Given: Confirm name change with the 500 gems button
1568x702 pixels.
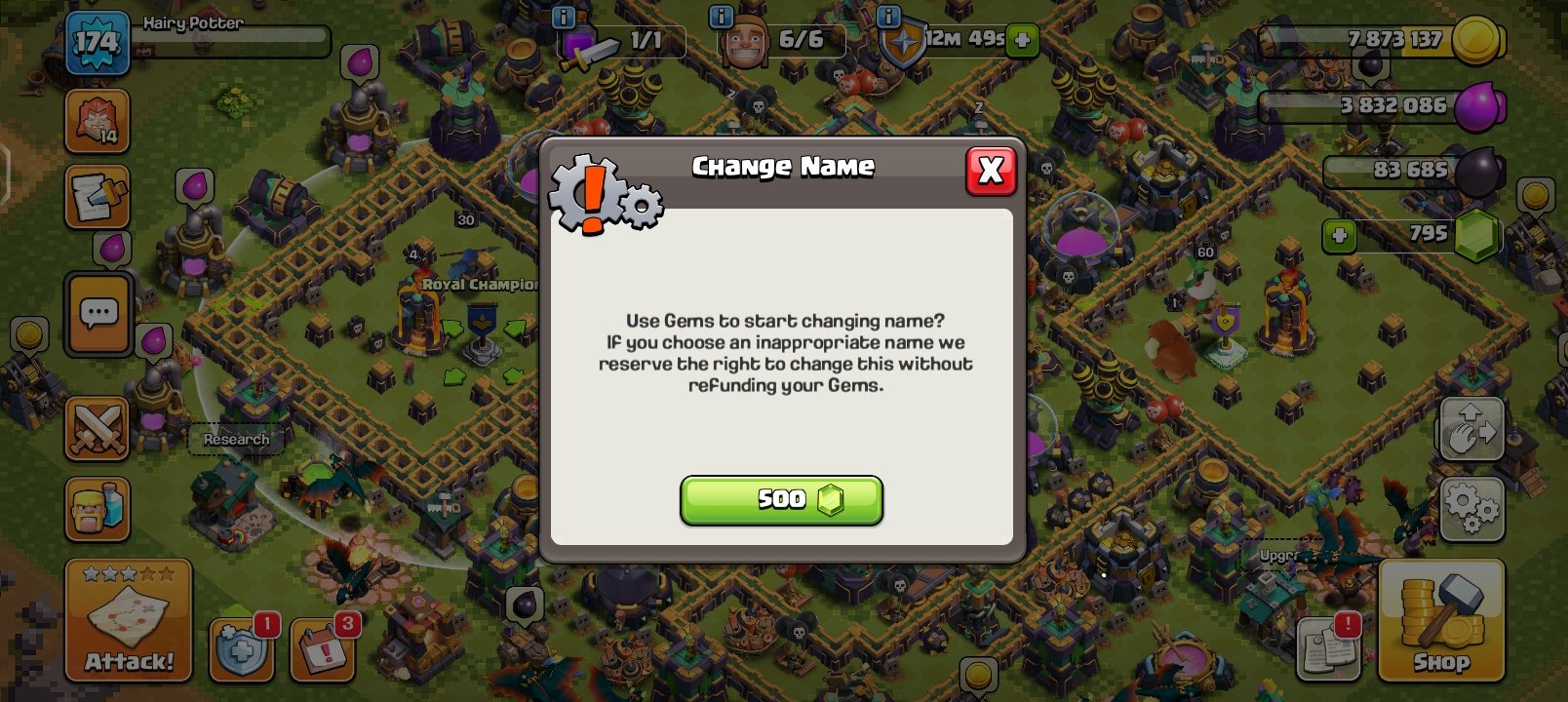Looking at the screenshot, I should click(781, 500).
